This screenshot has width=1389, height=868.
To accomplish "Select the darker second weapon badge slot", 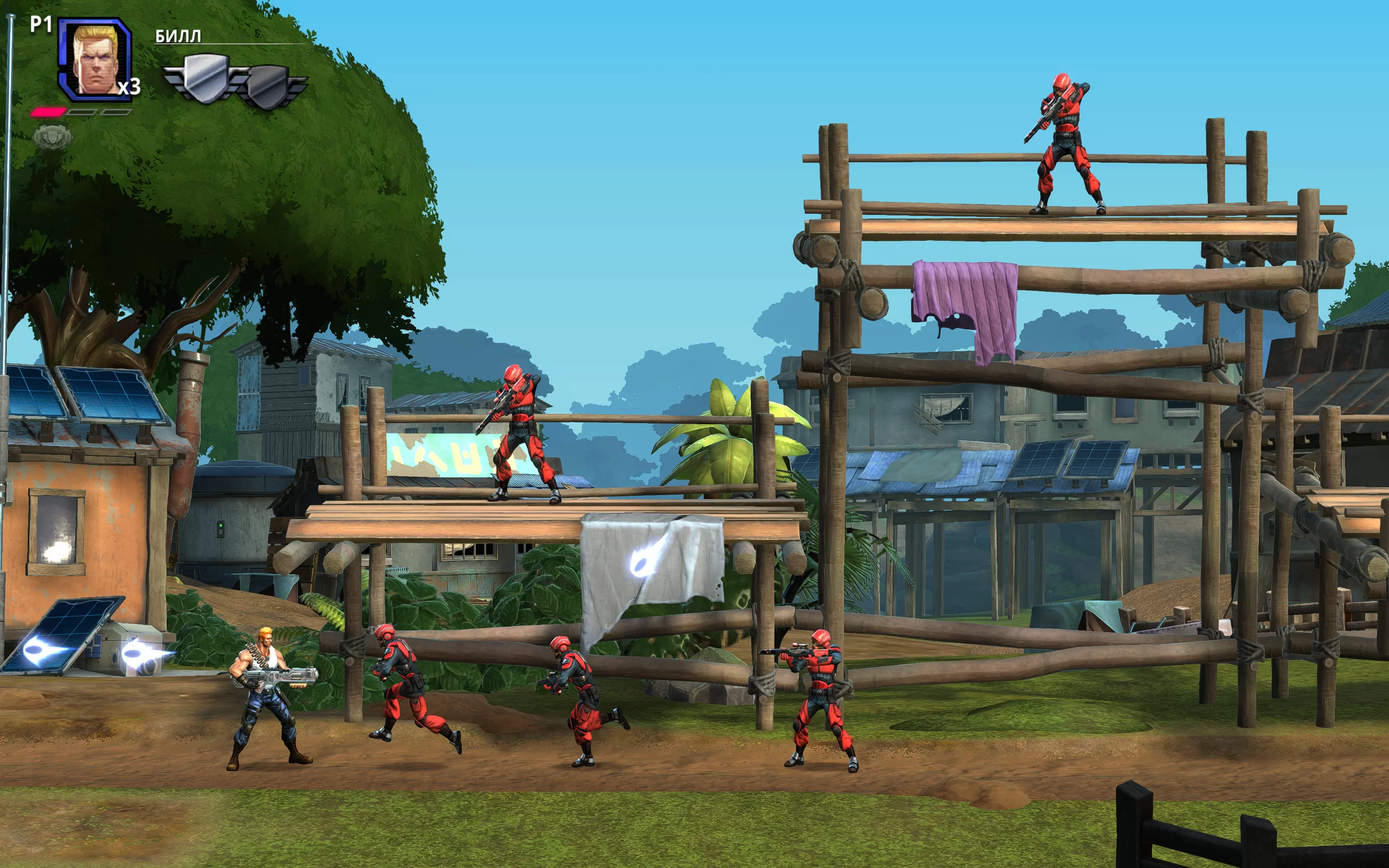I will 271,86.
